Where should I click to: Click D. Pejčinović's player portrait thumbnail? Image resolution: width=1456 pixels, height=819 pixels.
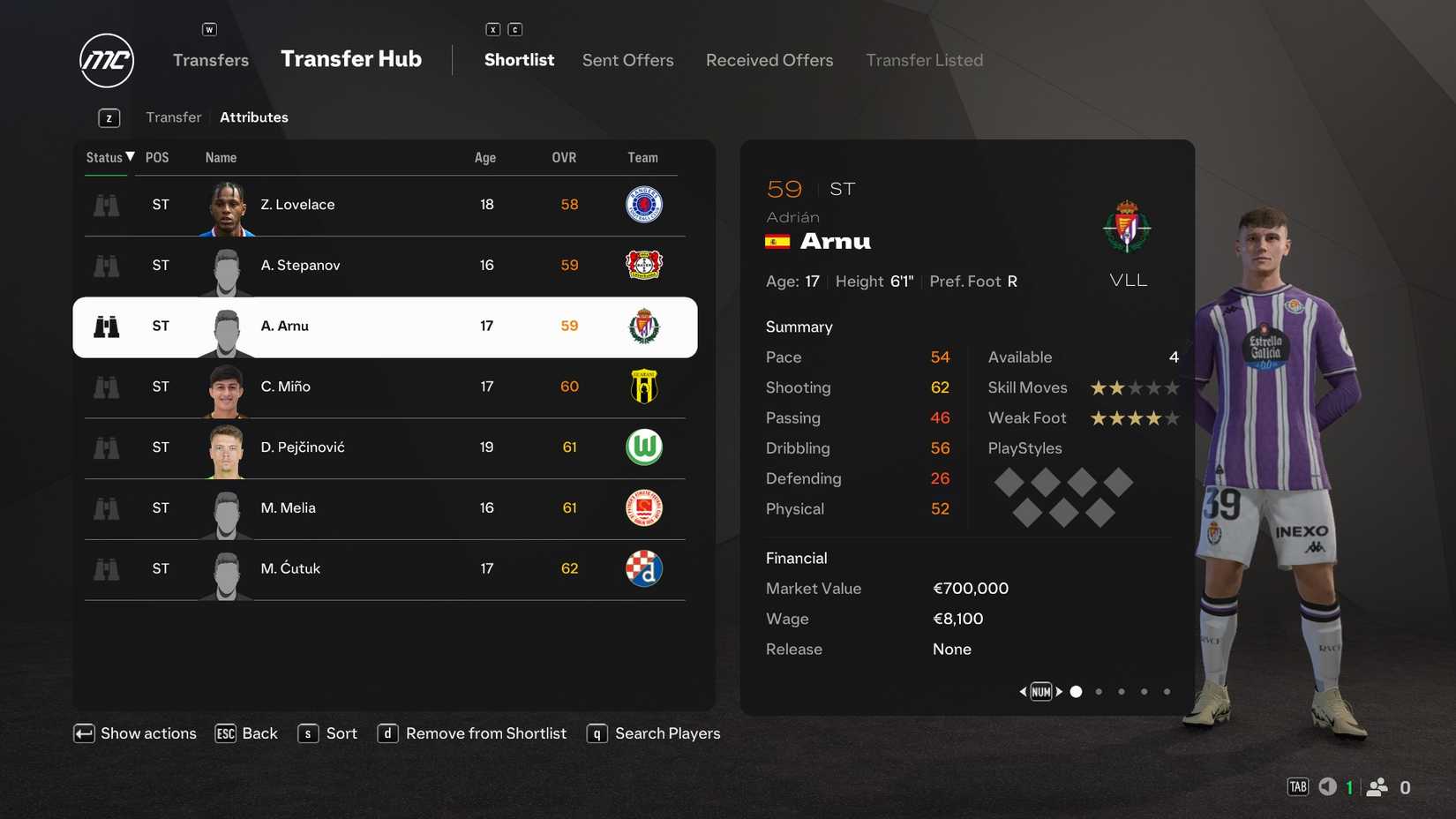[226, 448]
